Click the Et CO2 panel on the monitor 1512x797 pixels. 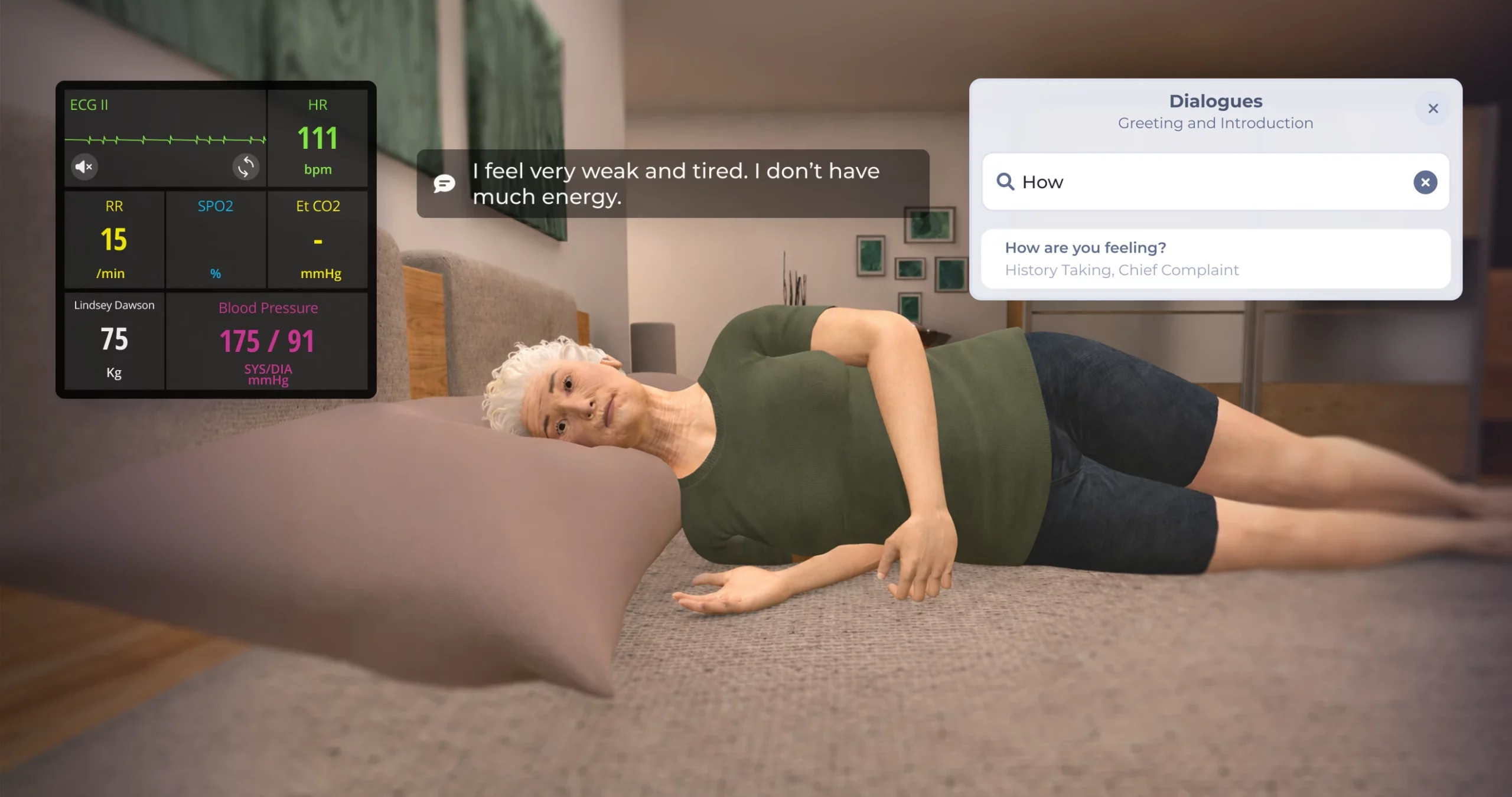318,239
